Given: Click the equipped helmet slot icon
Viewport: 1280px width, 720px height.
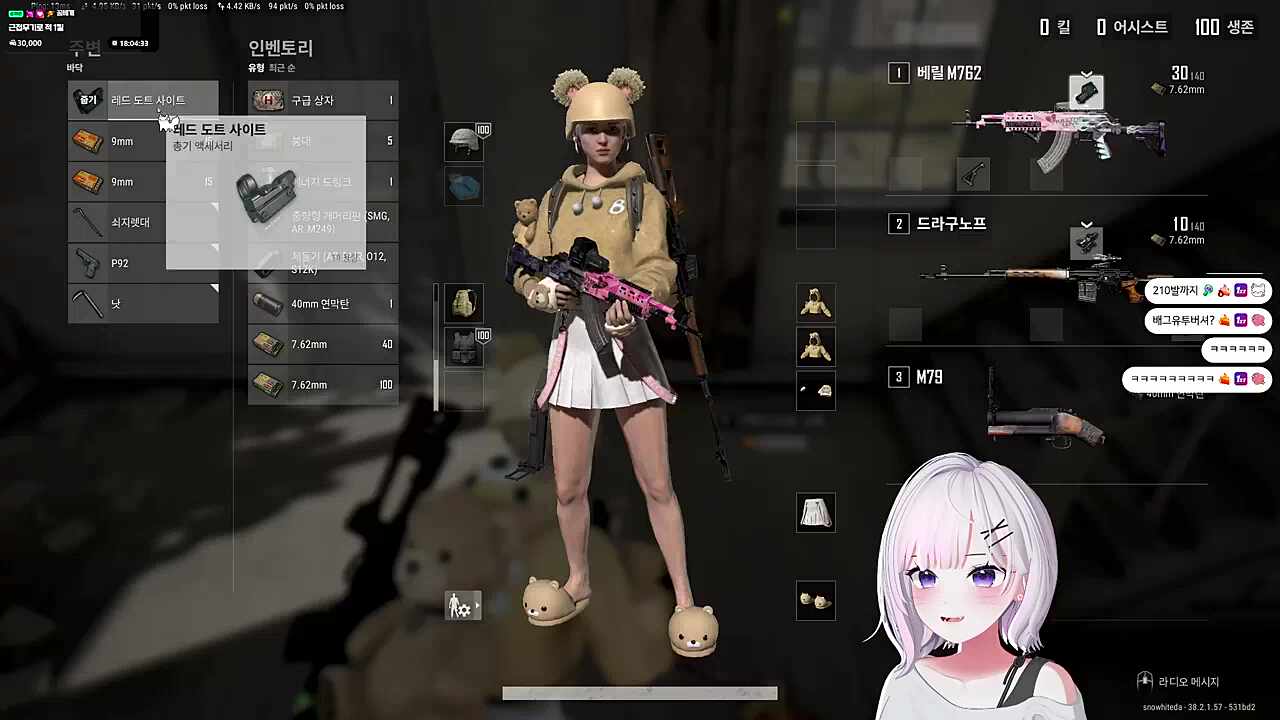Looking at the screenshot, I should [x=463, y=141].
